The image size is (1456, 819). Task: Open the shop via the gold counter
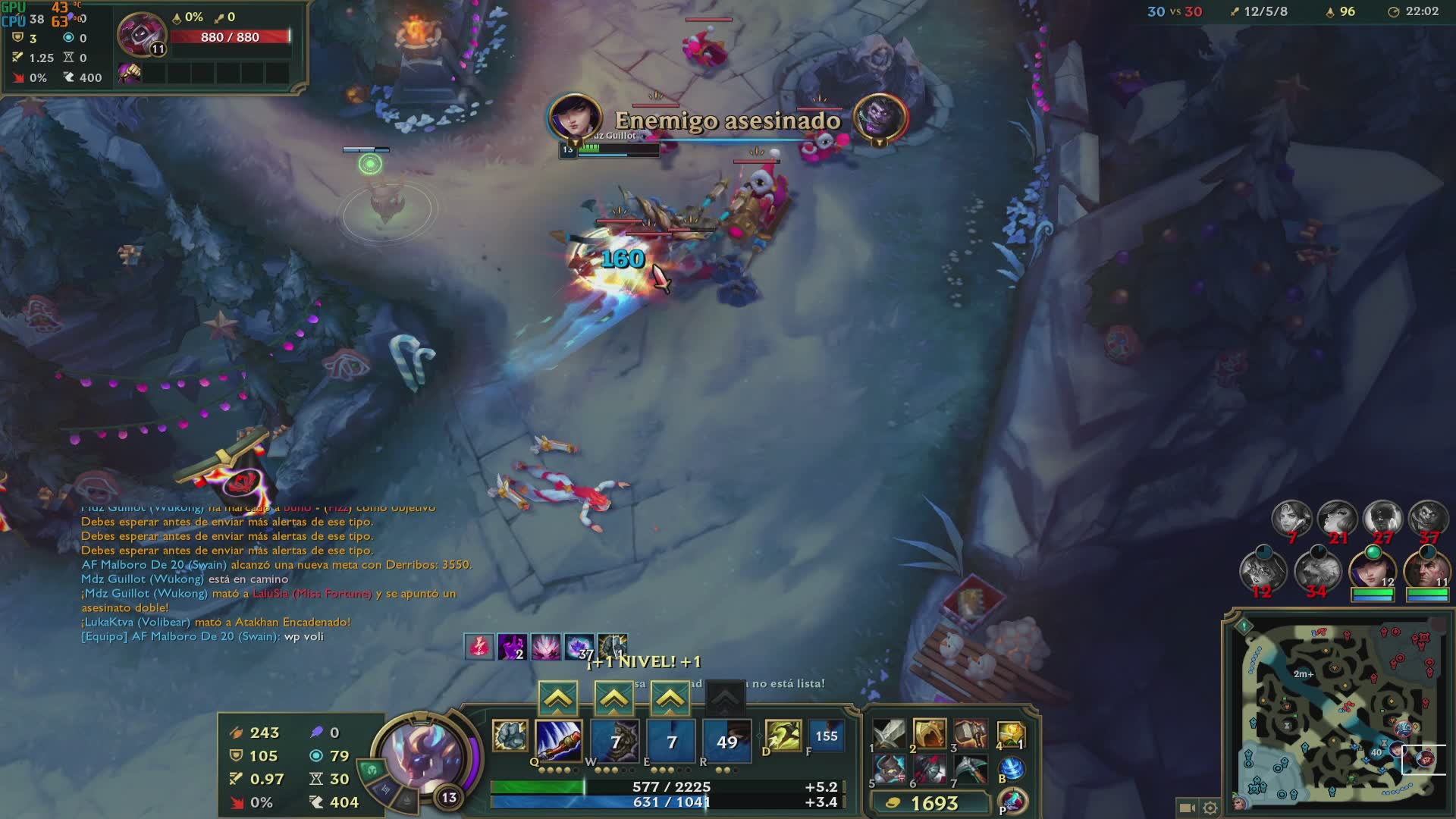coord(930,803)
